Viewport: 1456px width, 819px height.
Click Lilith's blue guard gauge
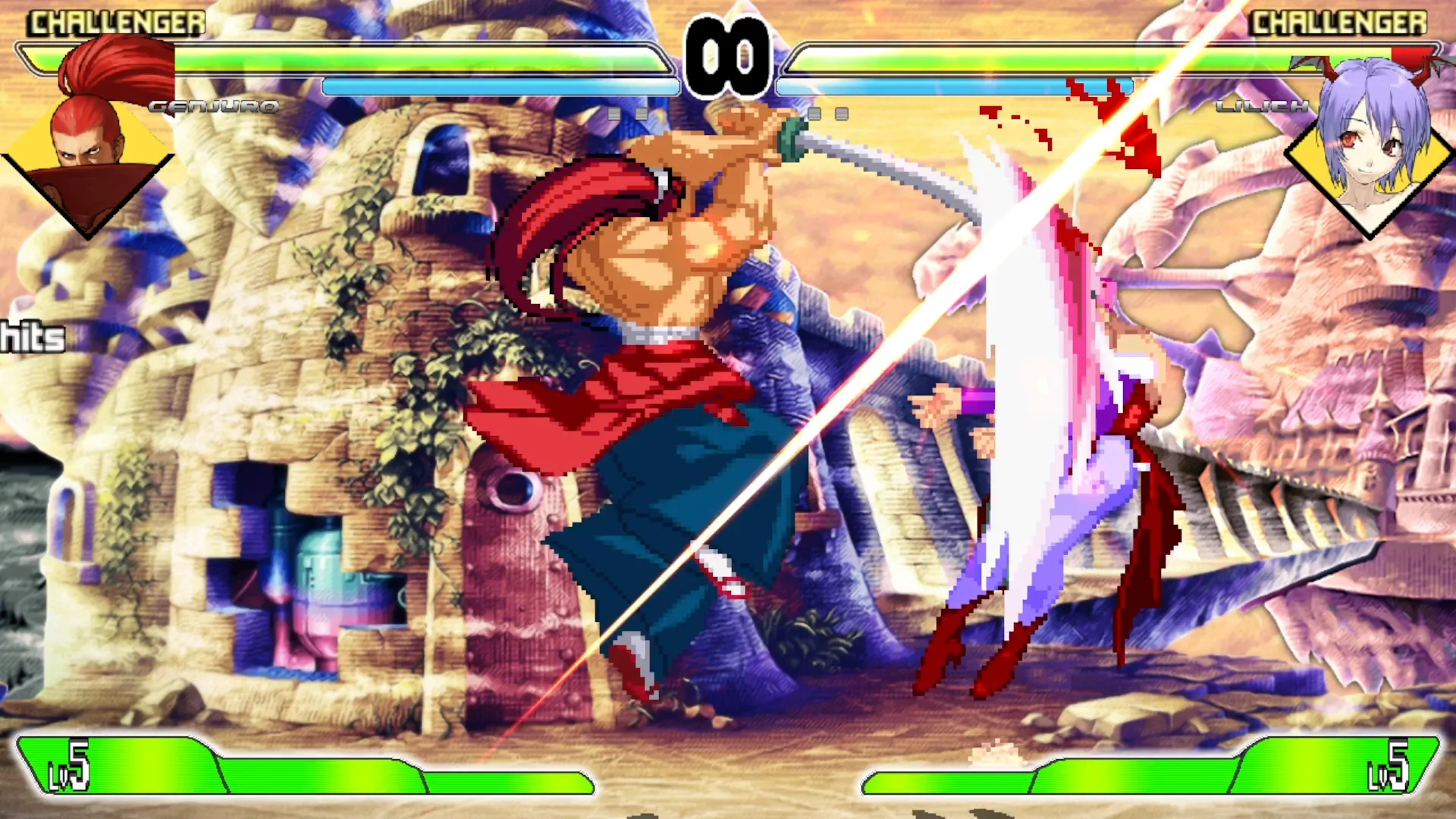pos(963,87)
